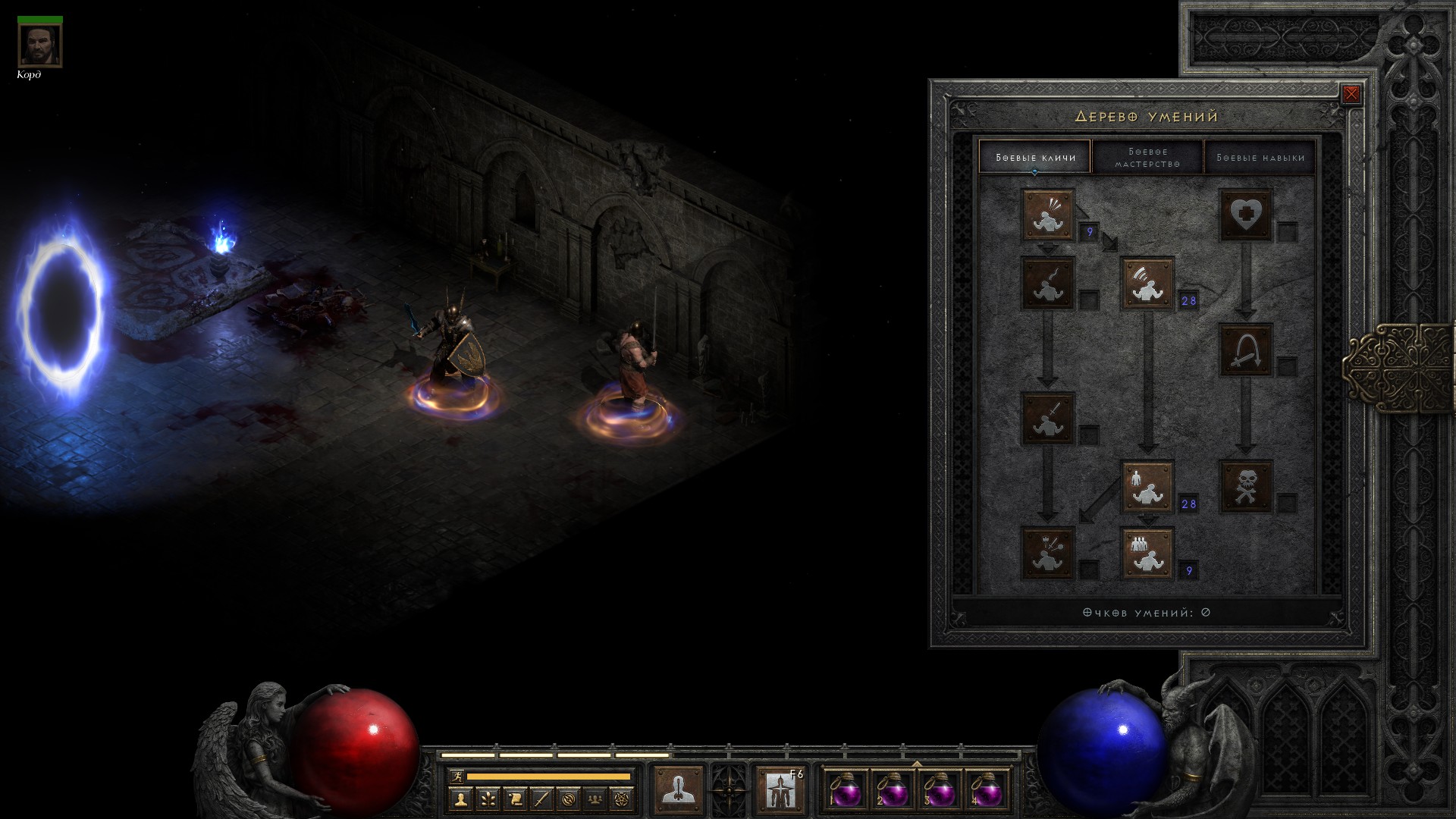Close the skill tree panel

point(1351,94)
